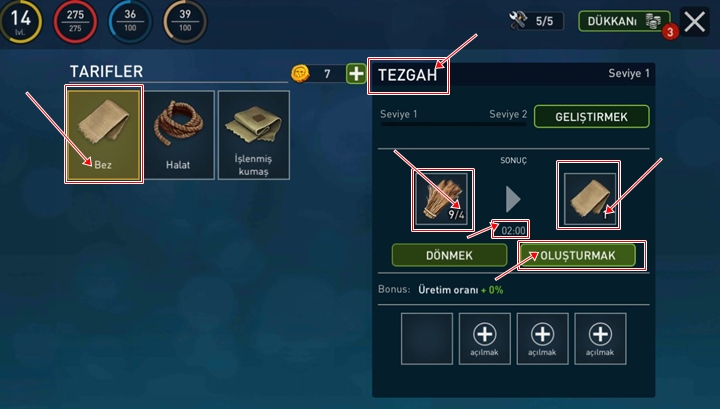Click the Geliştirmek upgrade button
720x409 pixels.
(x=591, y=117)
